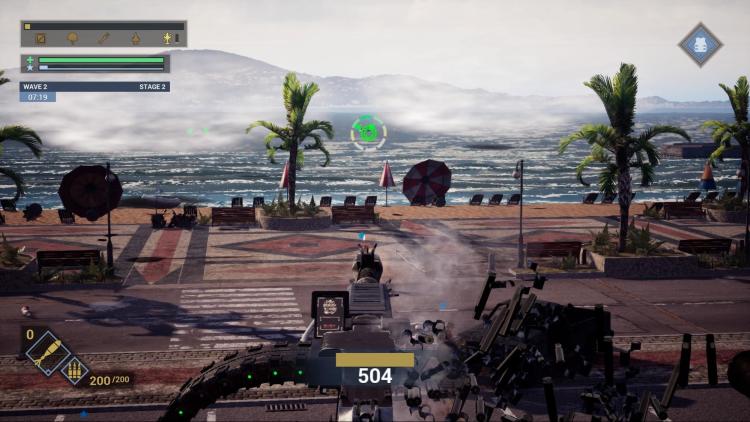Click the tree-shaped icon in the top bar
750x422 pixels.
[72, 38]
